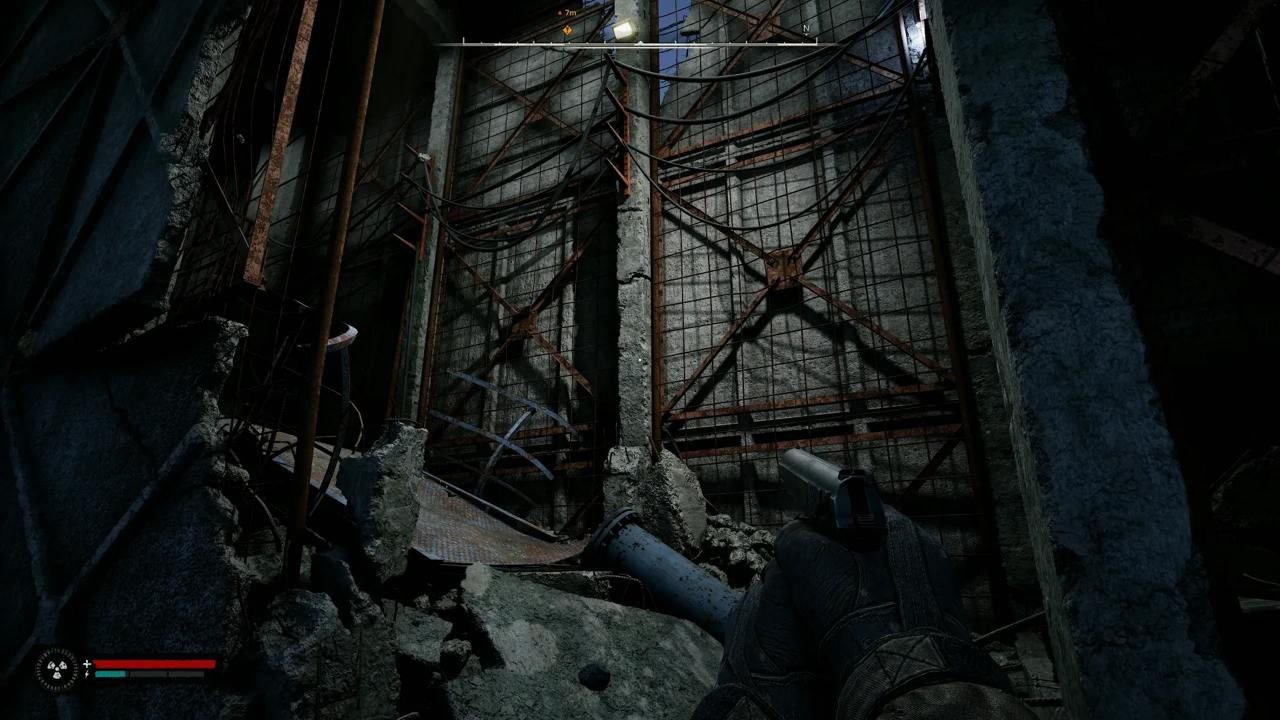Click the stamina lightning bolt icon

pyautogui.click(x=87, y=674)
